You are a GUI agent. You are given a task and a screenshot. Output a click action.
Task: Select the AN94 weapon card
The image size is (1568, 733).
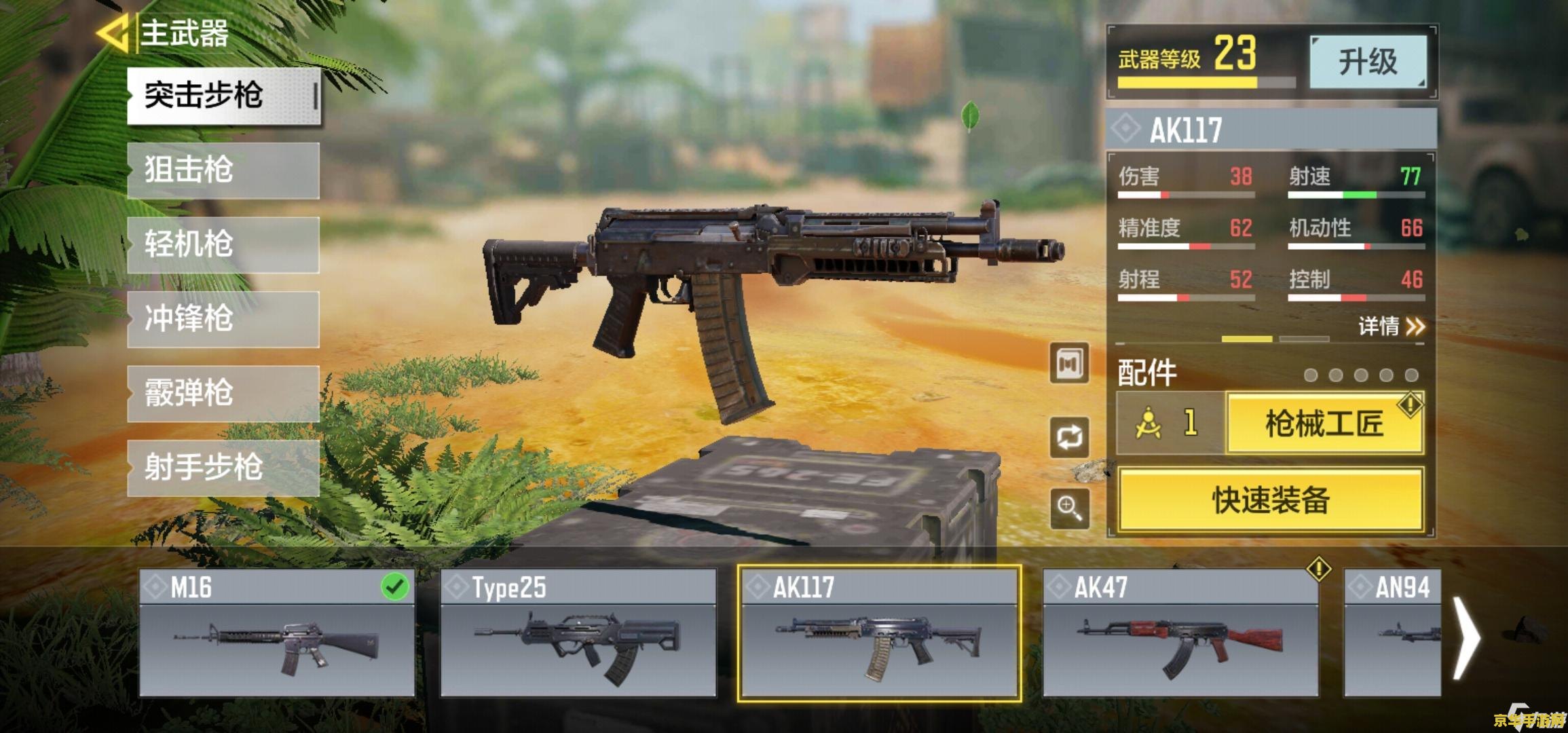tap(1392, 633)
